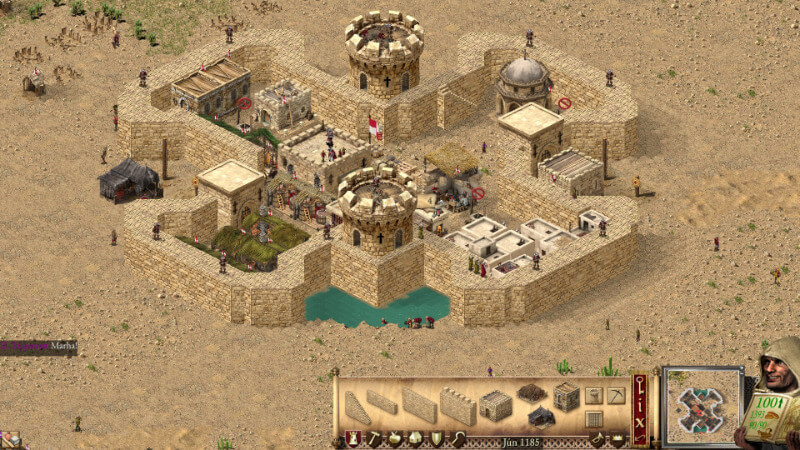Open the gate and drawbridge submenu icon

coord(593,419)
